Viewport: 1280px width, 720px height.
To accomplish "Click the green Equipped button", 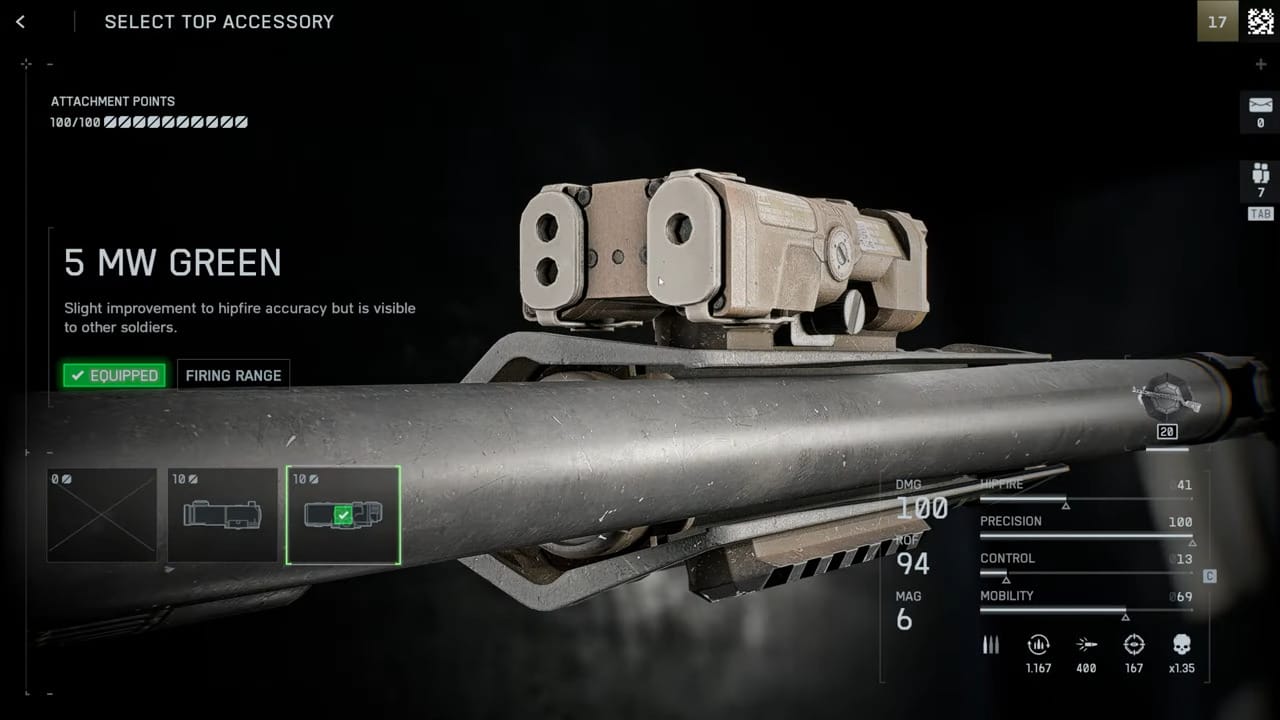I will (x=114, y=375).
